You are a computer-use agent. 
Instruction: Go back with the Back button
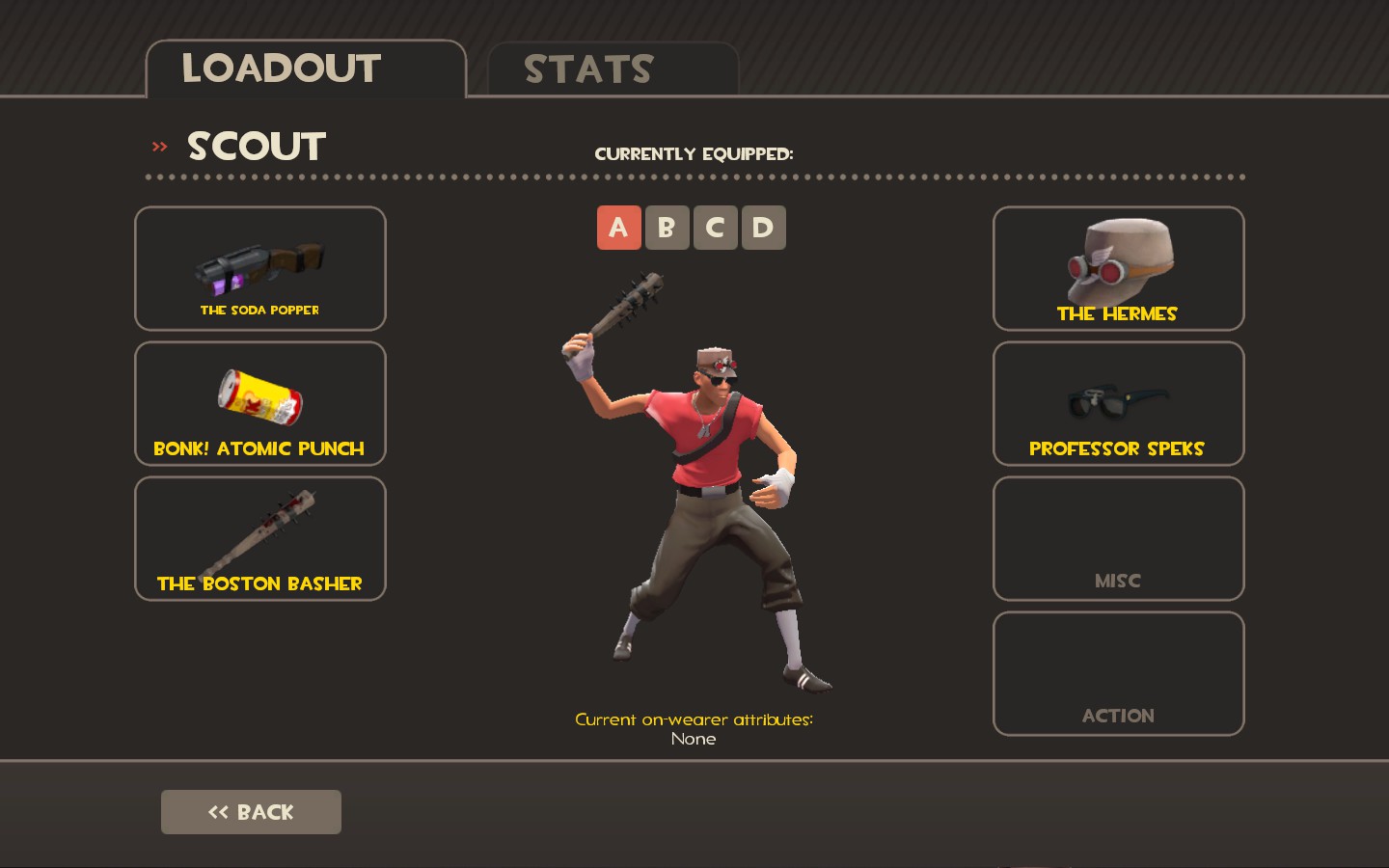251,812
